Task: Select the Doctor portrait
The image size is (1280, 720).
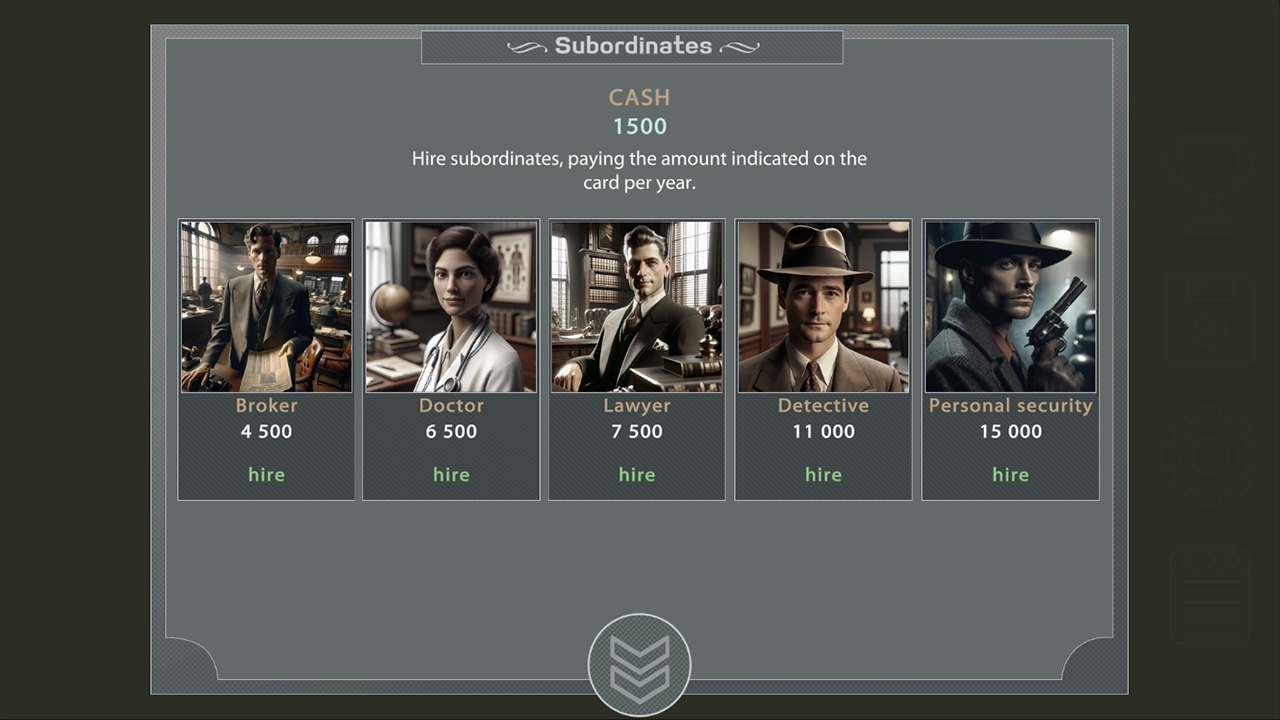Action: (x=451, y=306)
